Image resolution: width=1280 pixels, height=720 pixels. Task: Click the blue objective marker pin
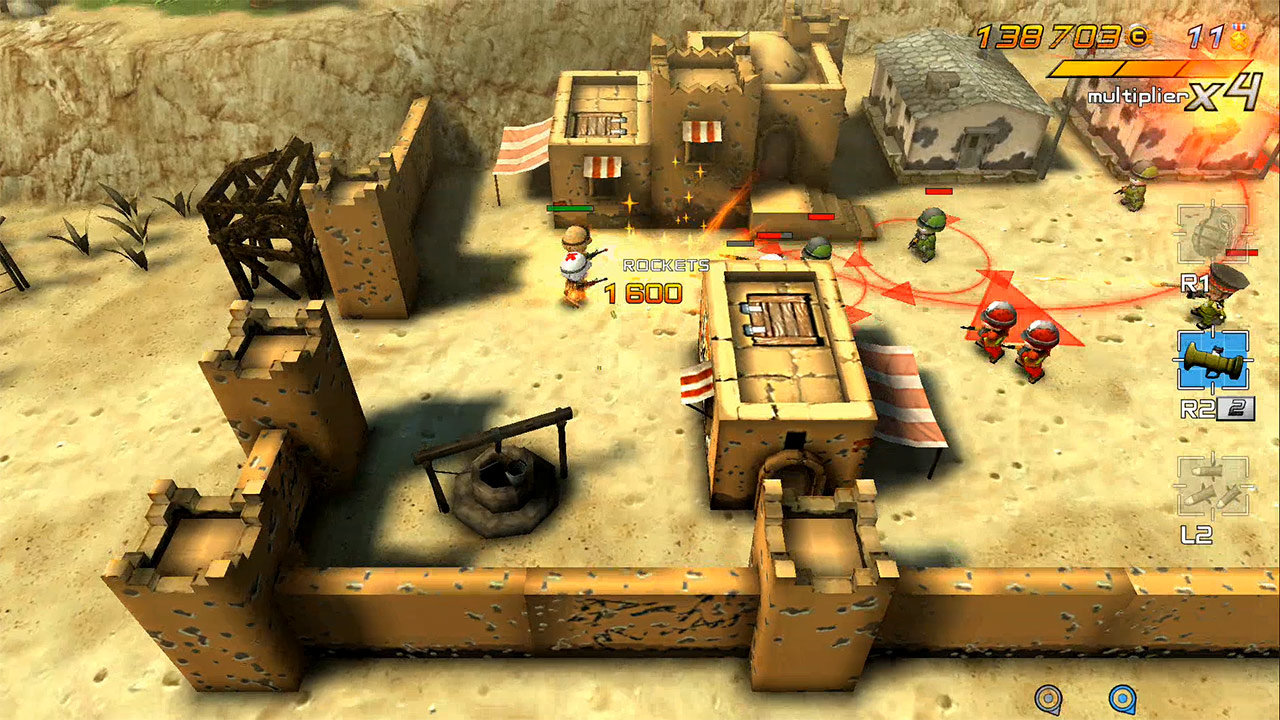coord(1122,698)
